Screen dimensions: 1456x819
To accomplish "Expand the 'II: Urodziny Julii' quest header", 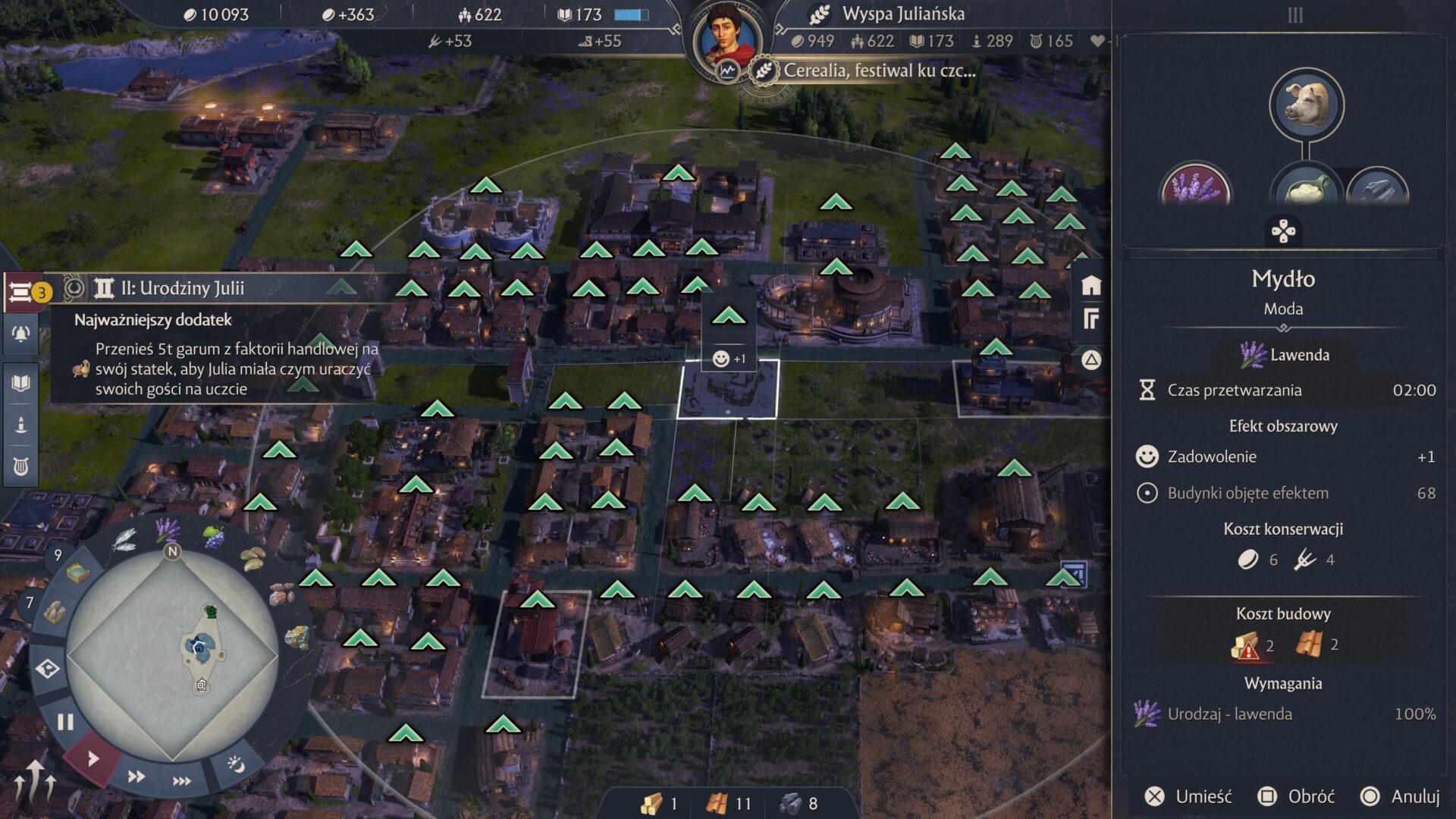I will point(182,288).
